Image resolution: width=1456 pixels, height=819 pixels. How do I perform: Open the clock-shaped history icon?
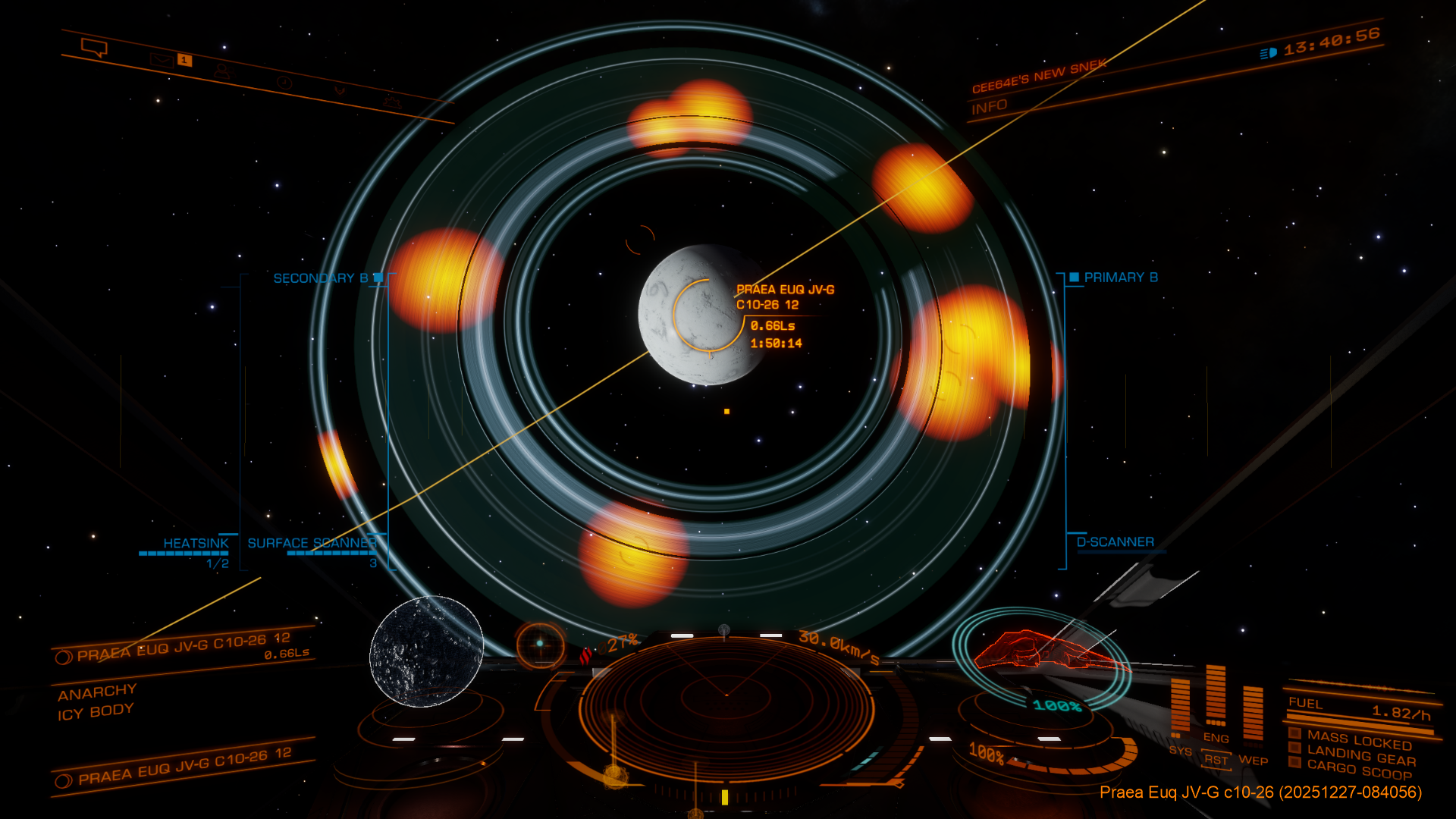(284, 83)
